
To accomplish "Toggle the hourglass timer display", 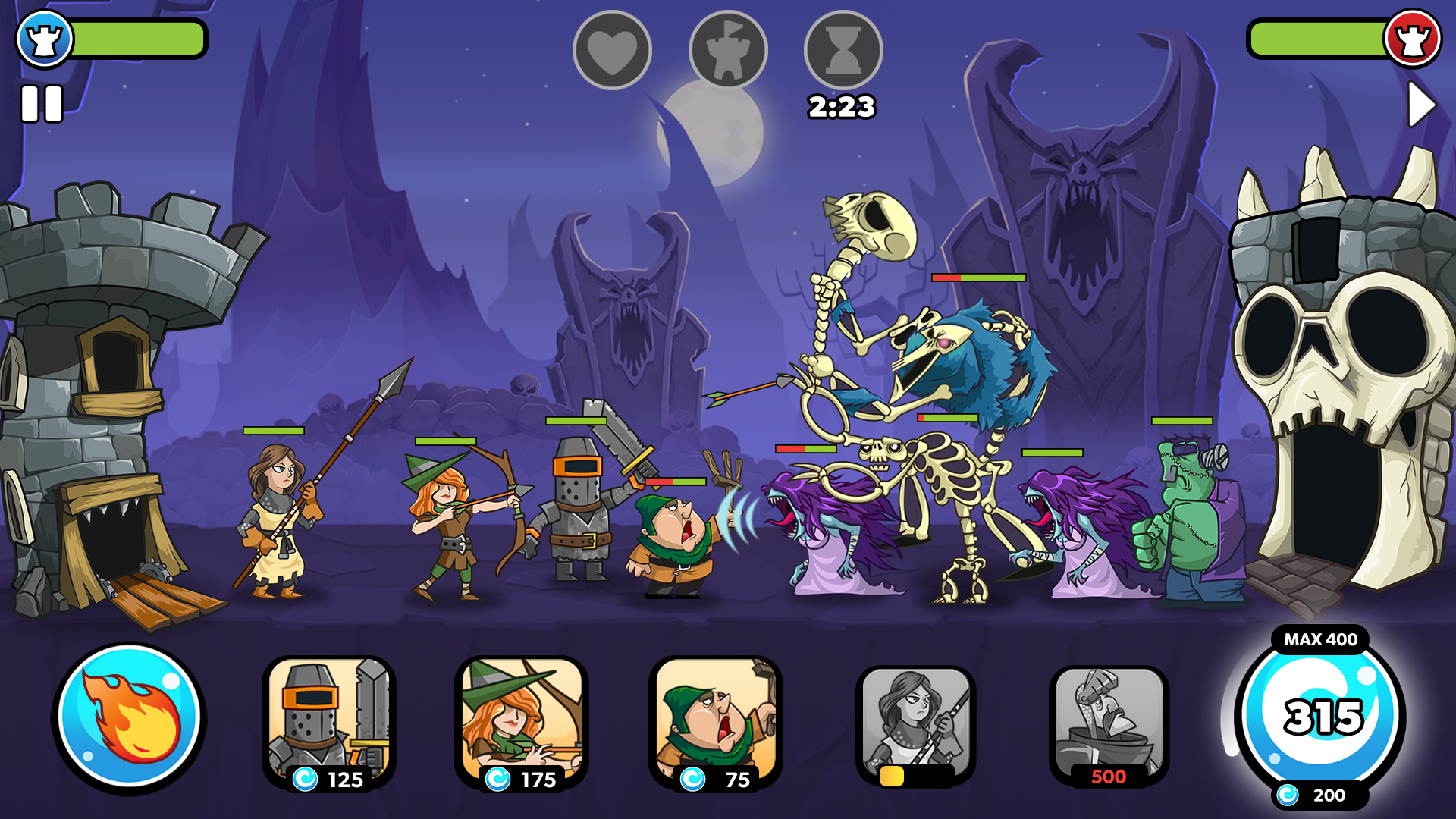I will pos(842,48).
